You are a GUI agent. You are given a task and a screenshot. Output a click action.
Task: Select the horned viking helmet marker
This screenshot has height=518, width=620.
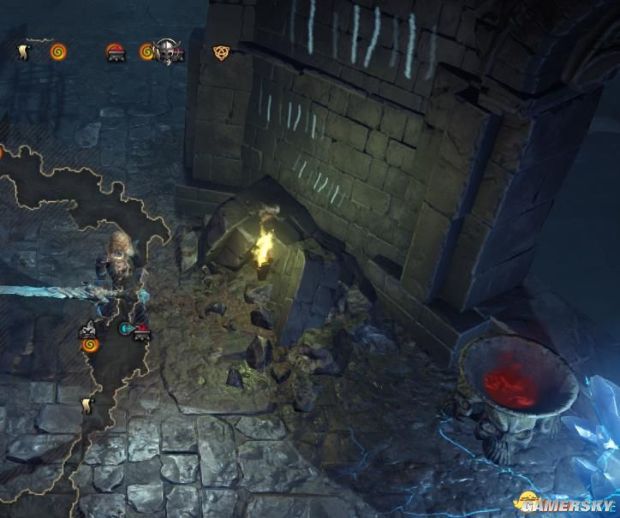(168, 51)
